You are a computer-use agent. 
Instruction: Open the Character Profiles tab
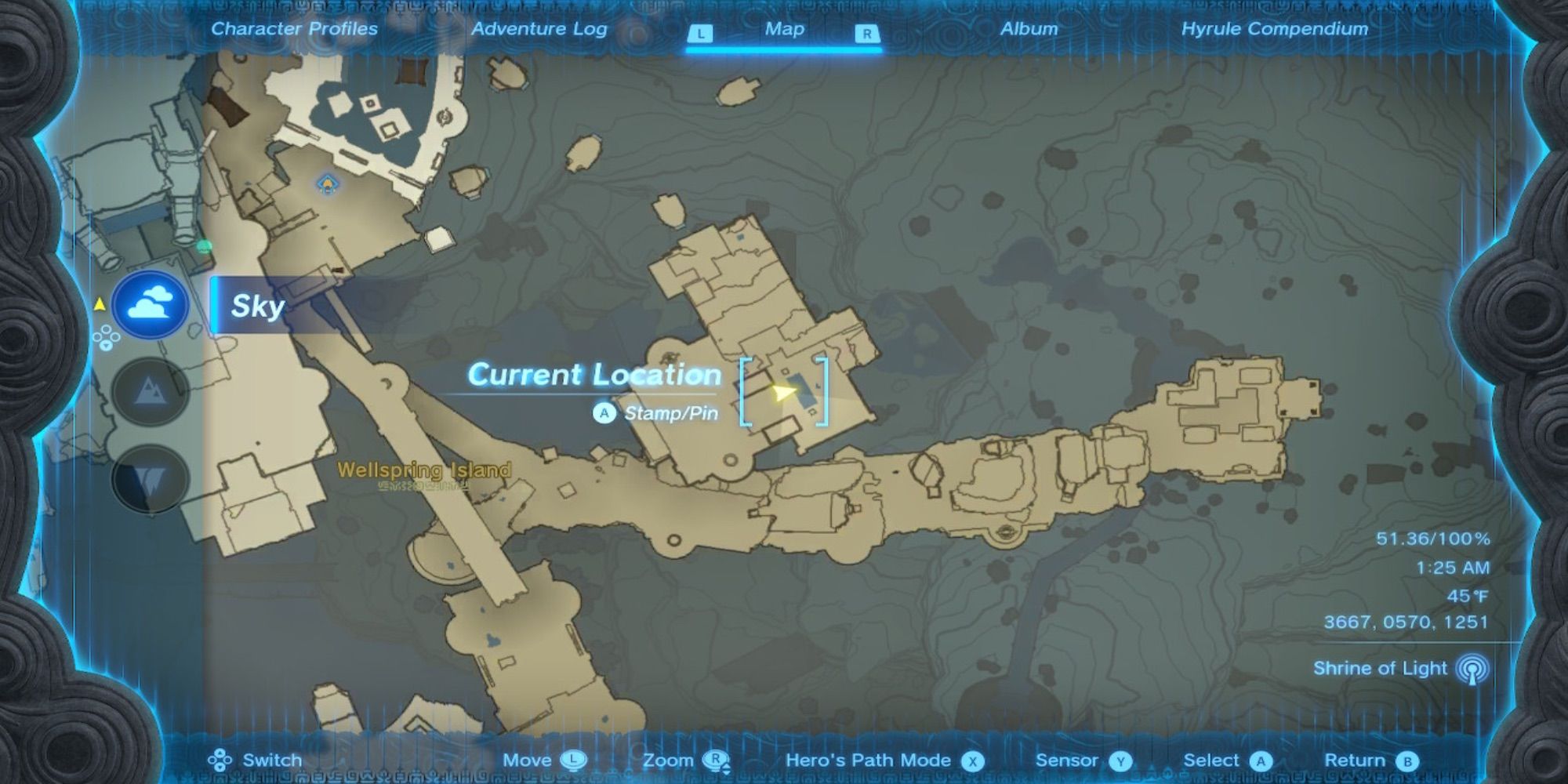[x=294, y=29]
